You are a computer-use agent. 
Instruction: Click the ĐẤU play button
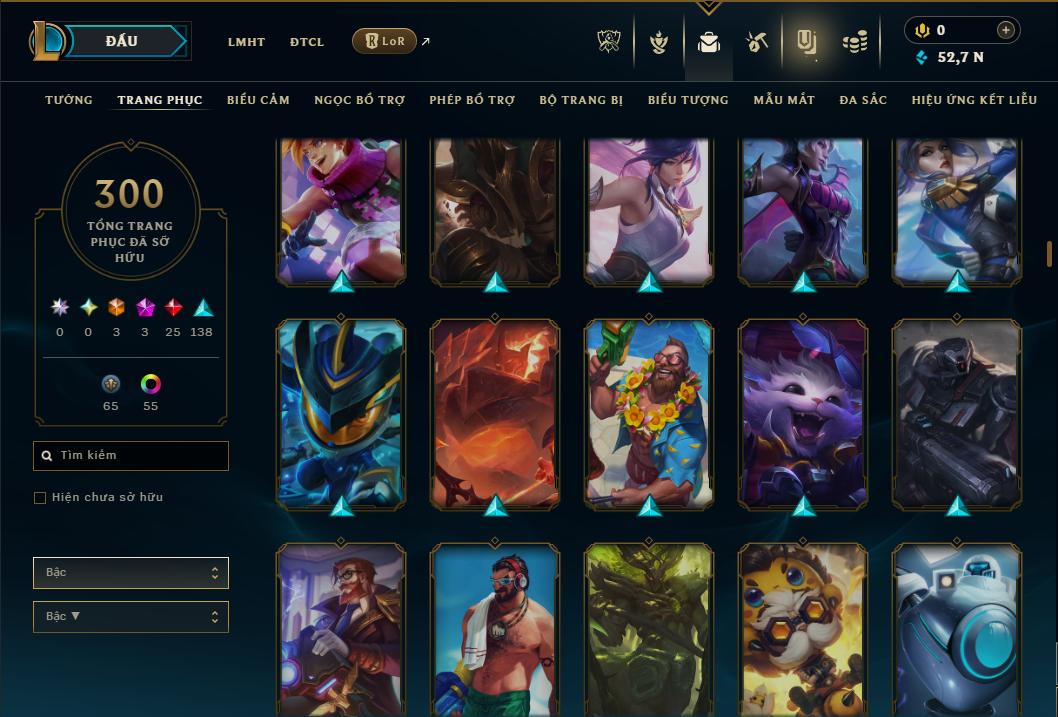point(122,41)
